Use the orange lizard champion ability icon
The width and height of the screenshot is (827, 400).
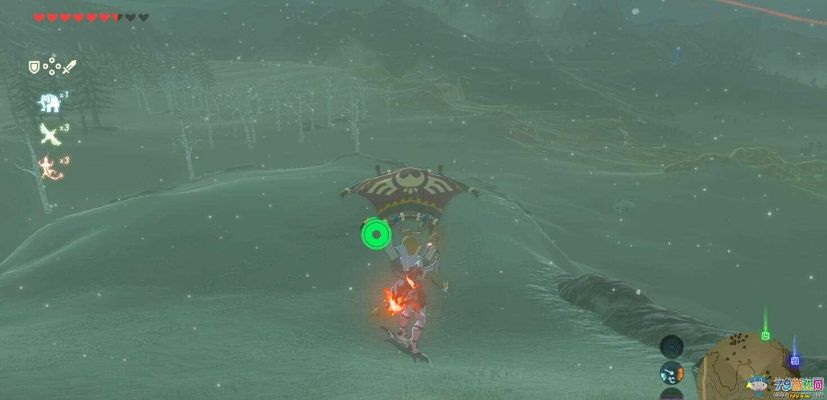click(x=47, y=166)
